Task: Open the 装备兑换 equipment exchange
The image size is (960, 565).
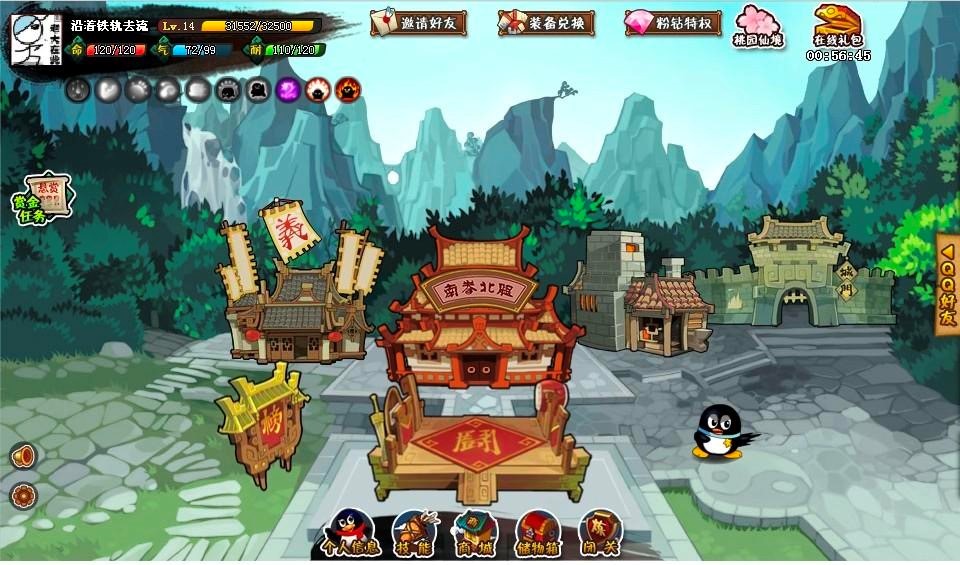Action: click(x=546, y=22)
